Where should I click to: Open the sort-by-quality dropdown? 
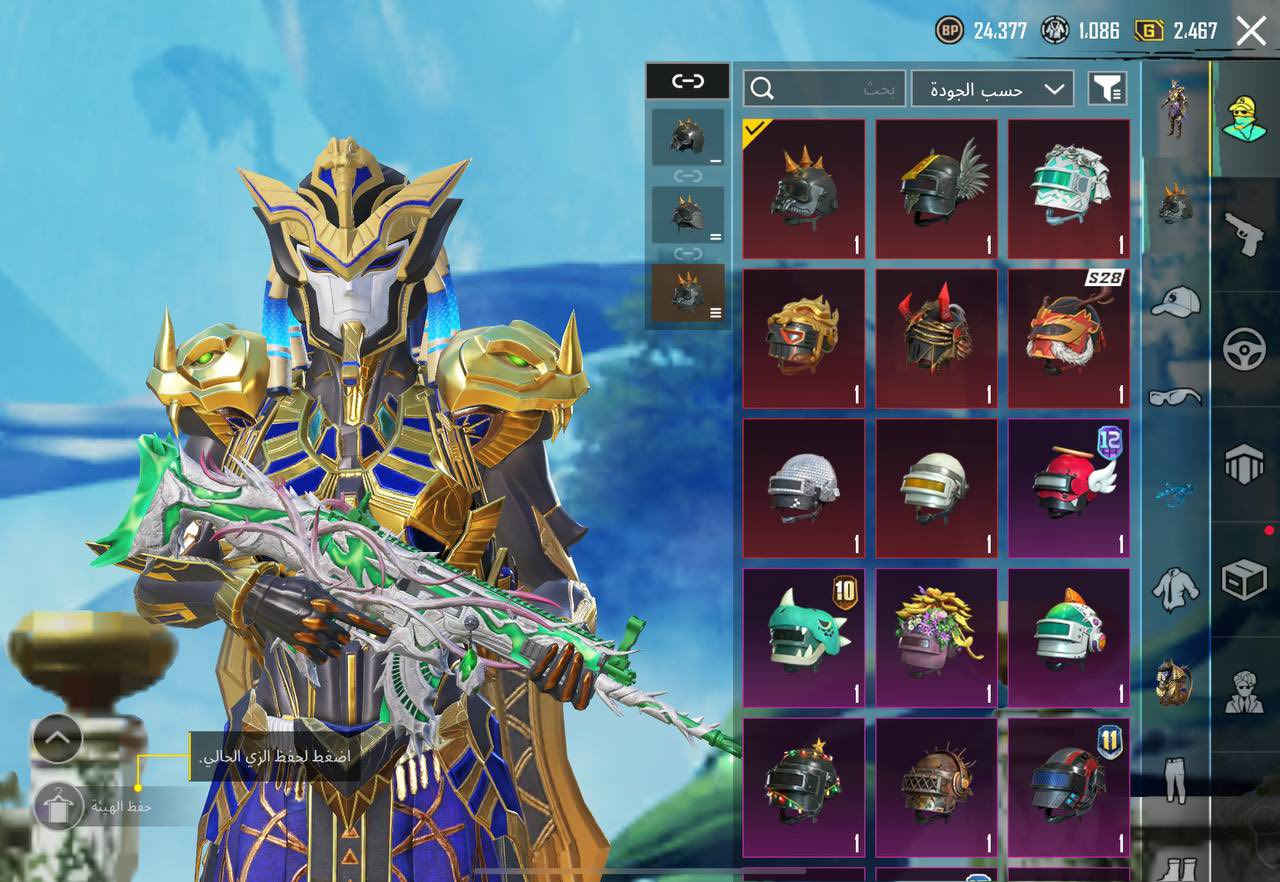993,89
